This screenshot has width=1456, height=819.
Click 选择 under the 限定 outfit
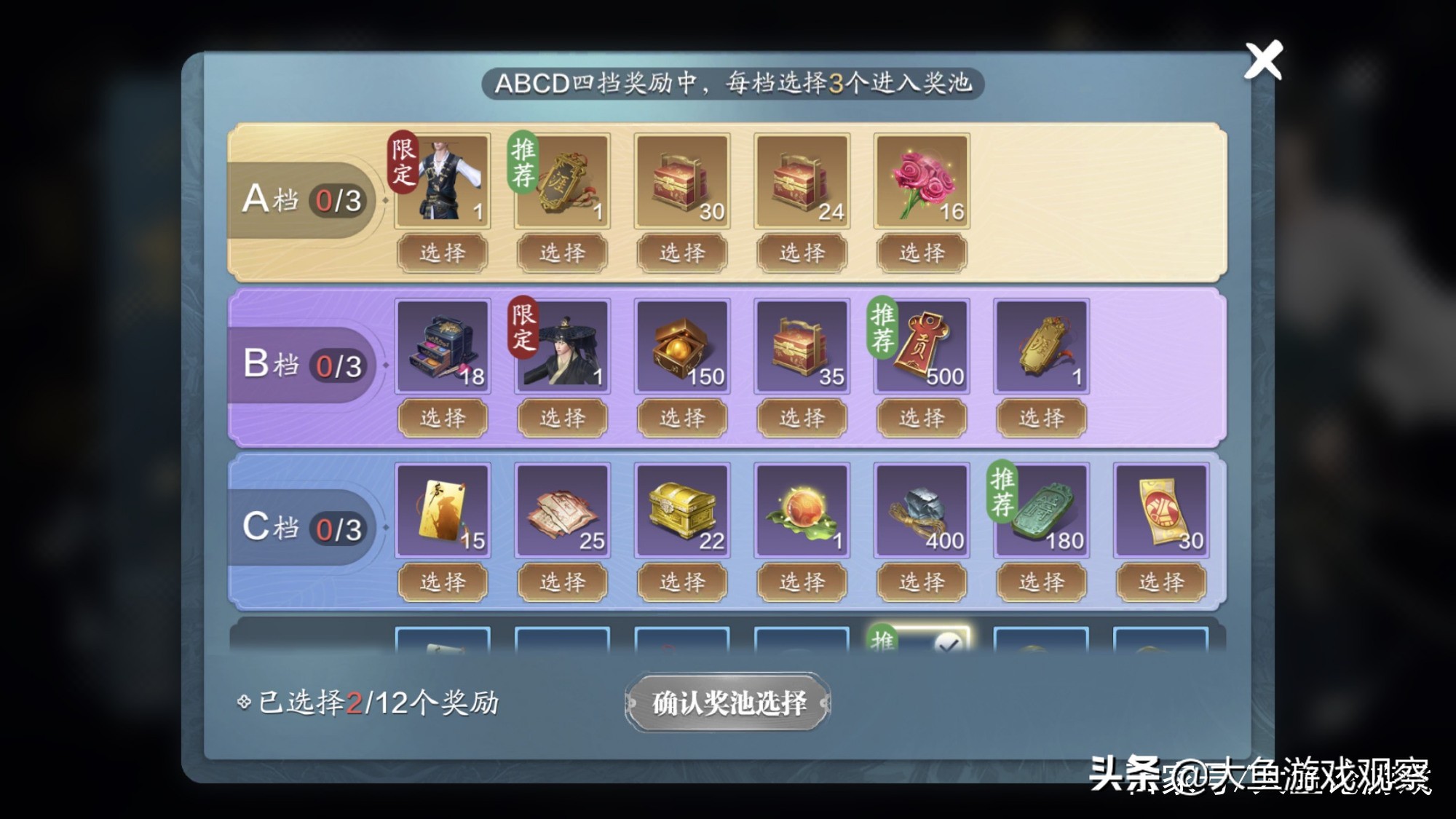tap(443, 253)
